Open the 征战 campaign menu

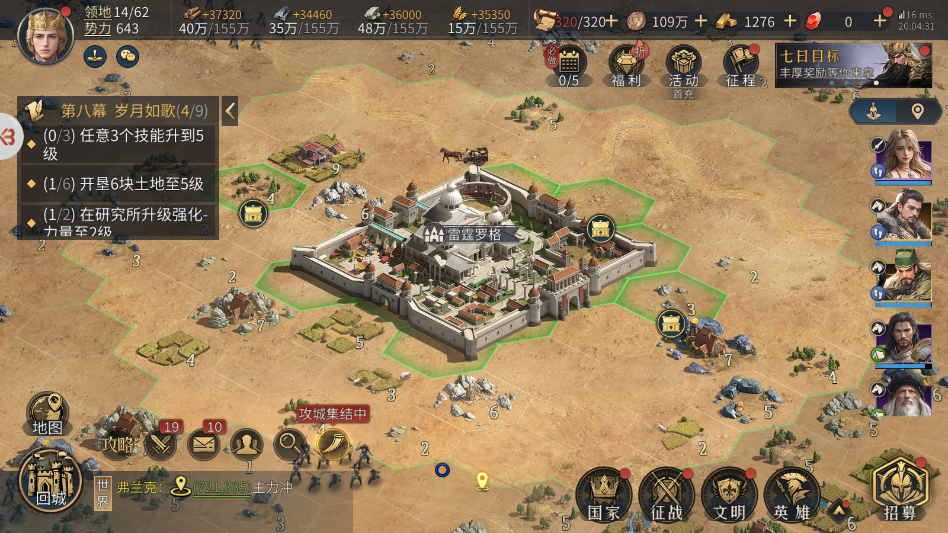(666, 495)
